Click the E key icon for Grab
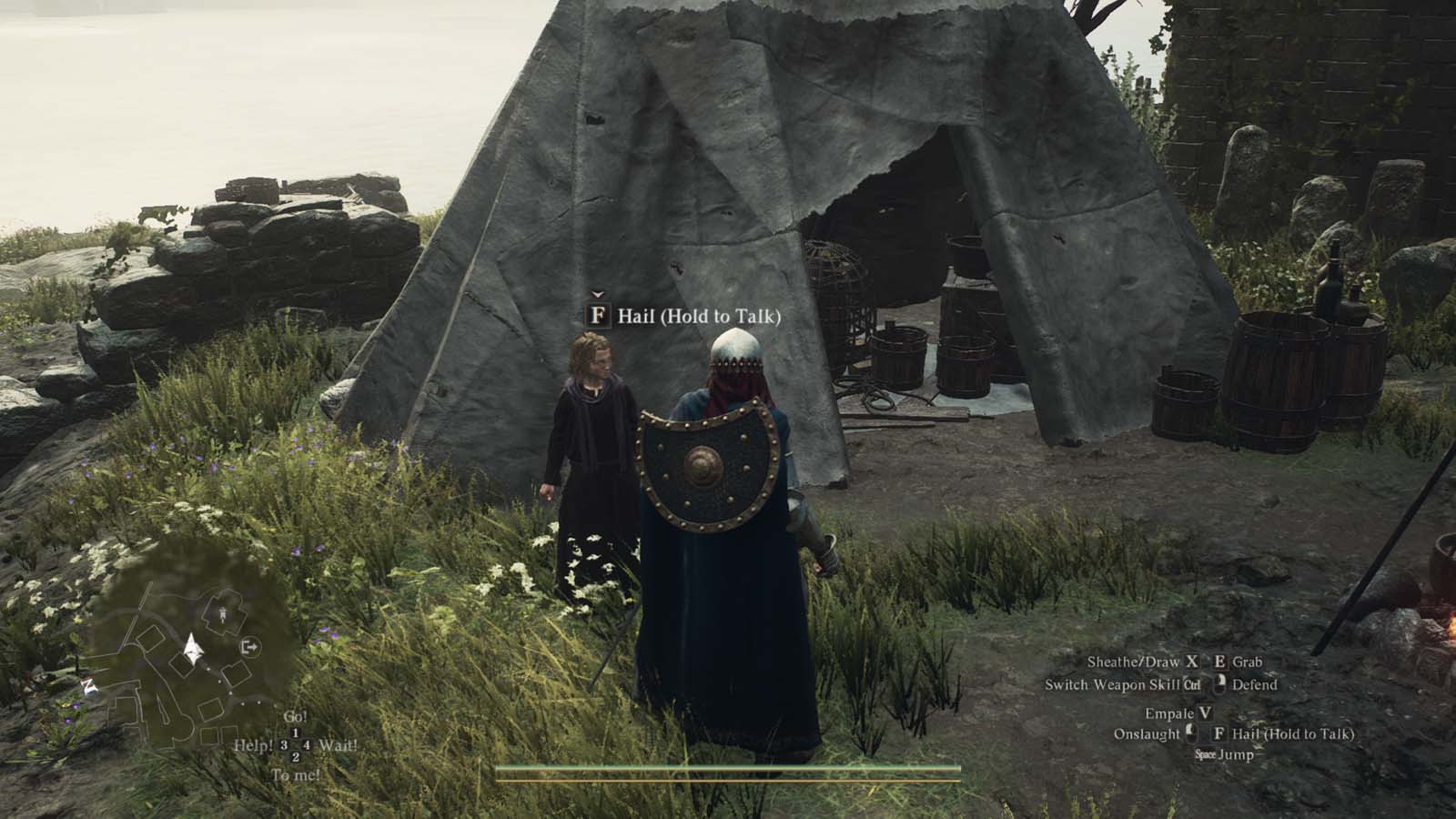1456x819 pixels. tap(1220, 662)
